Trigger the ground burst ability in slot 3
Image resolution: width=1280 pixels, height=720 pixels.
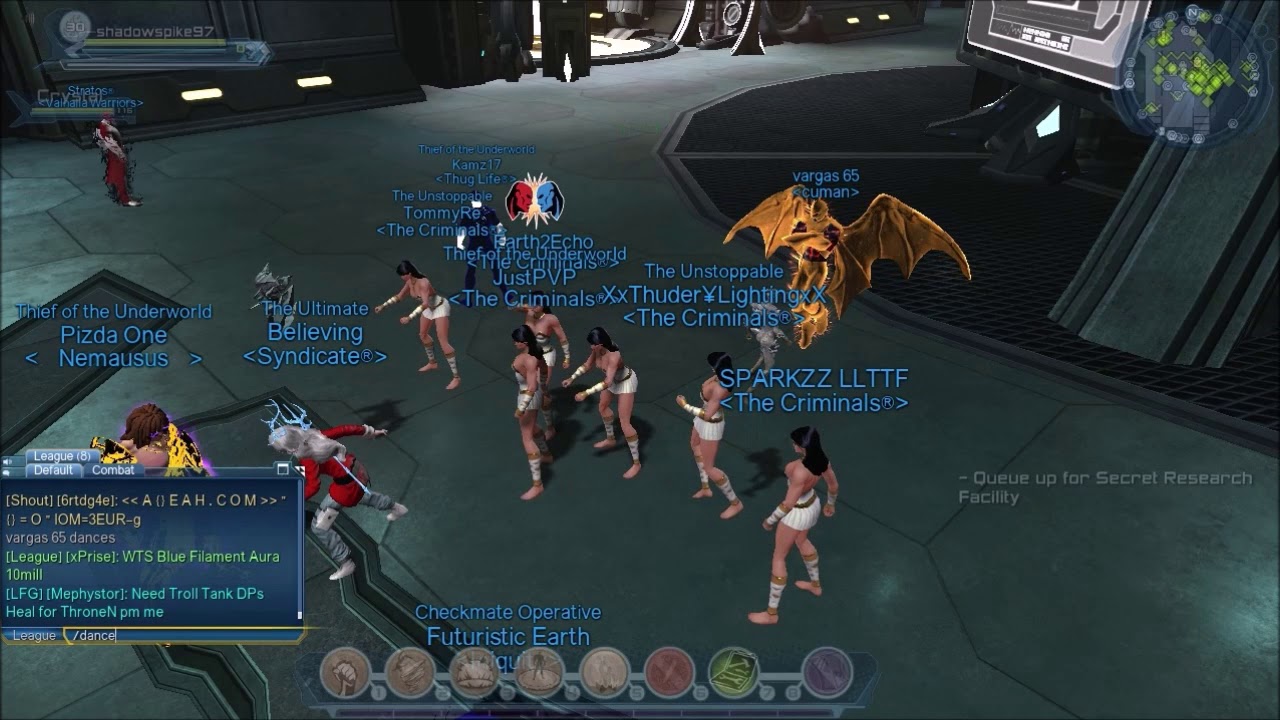474,672
